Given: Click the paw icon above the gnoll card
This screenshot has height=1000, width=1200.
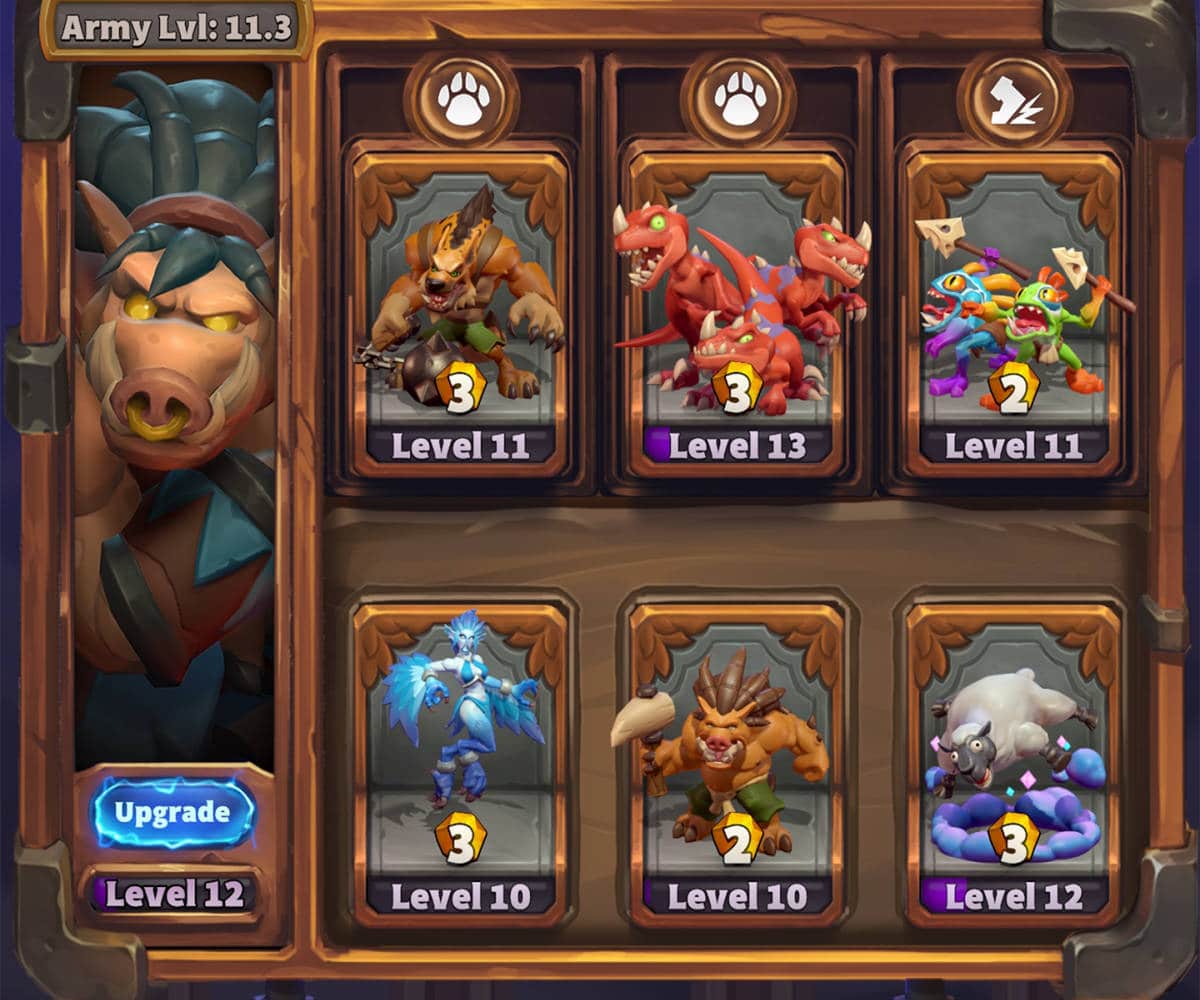Looking at the screenshot, I should [x=462, y=102].
